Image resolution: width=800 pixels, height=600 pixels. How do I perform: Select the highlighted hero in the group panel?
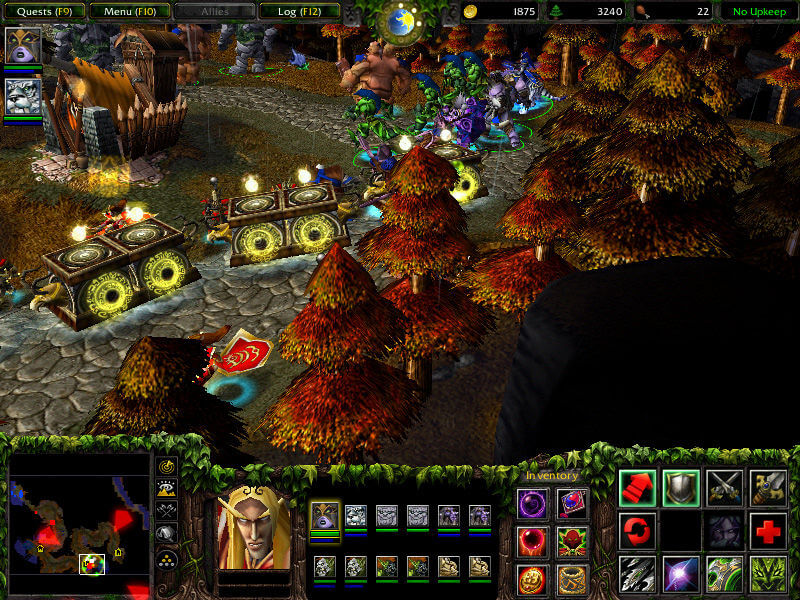pyautogui.click(x=325, y=517)
